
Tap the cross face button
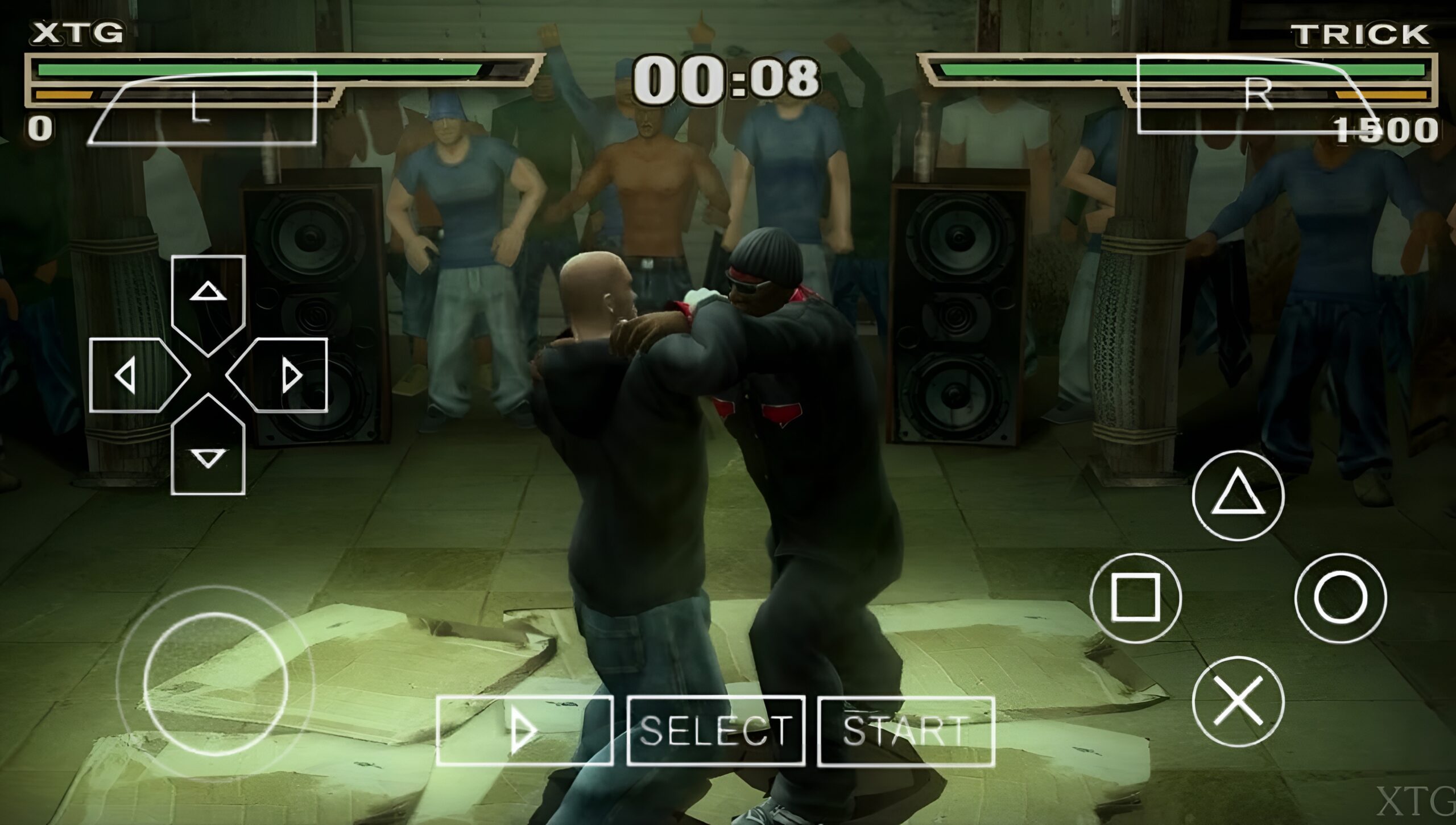[x=1238, y=700]
